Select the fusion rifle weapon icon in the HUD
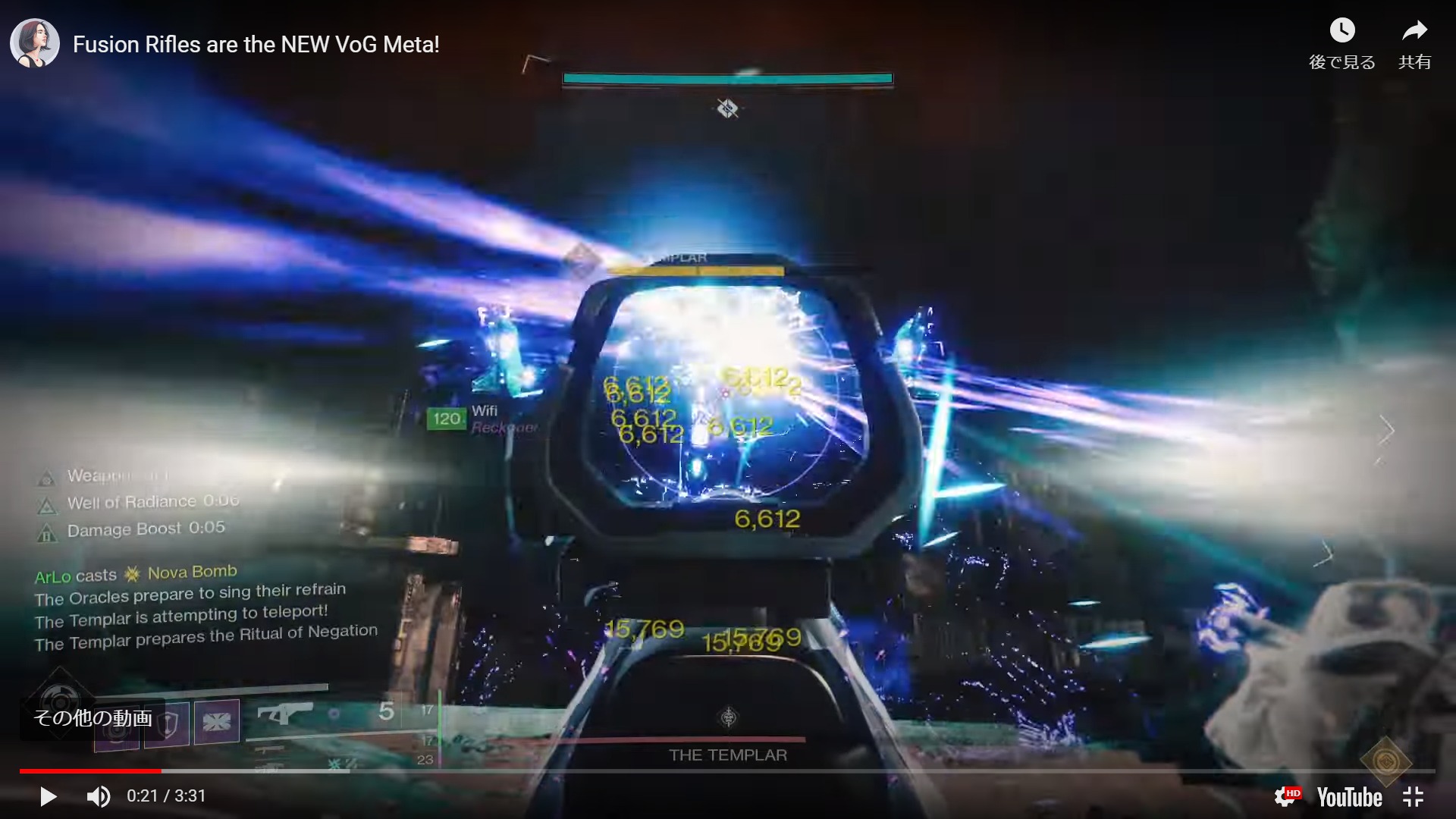The height and width of the screenshot is (819, 1456). click(x=287, y=711)
